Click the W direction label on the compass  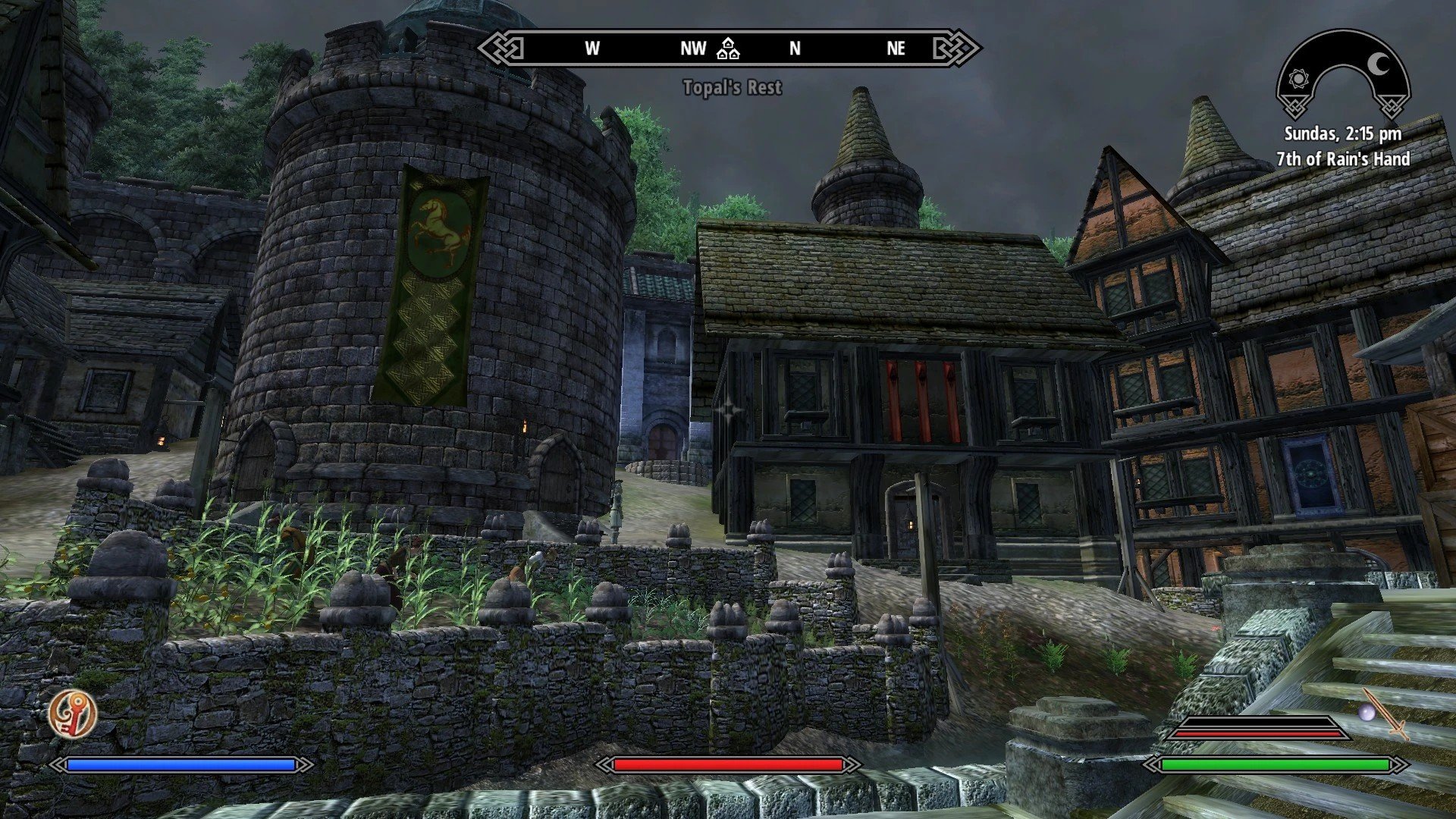click(x=591, y=49)
